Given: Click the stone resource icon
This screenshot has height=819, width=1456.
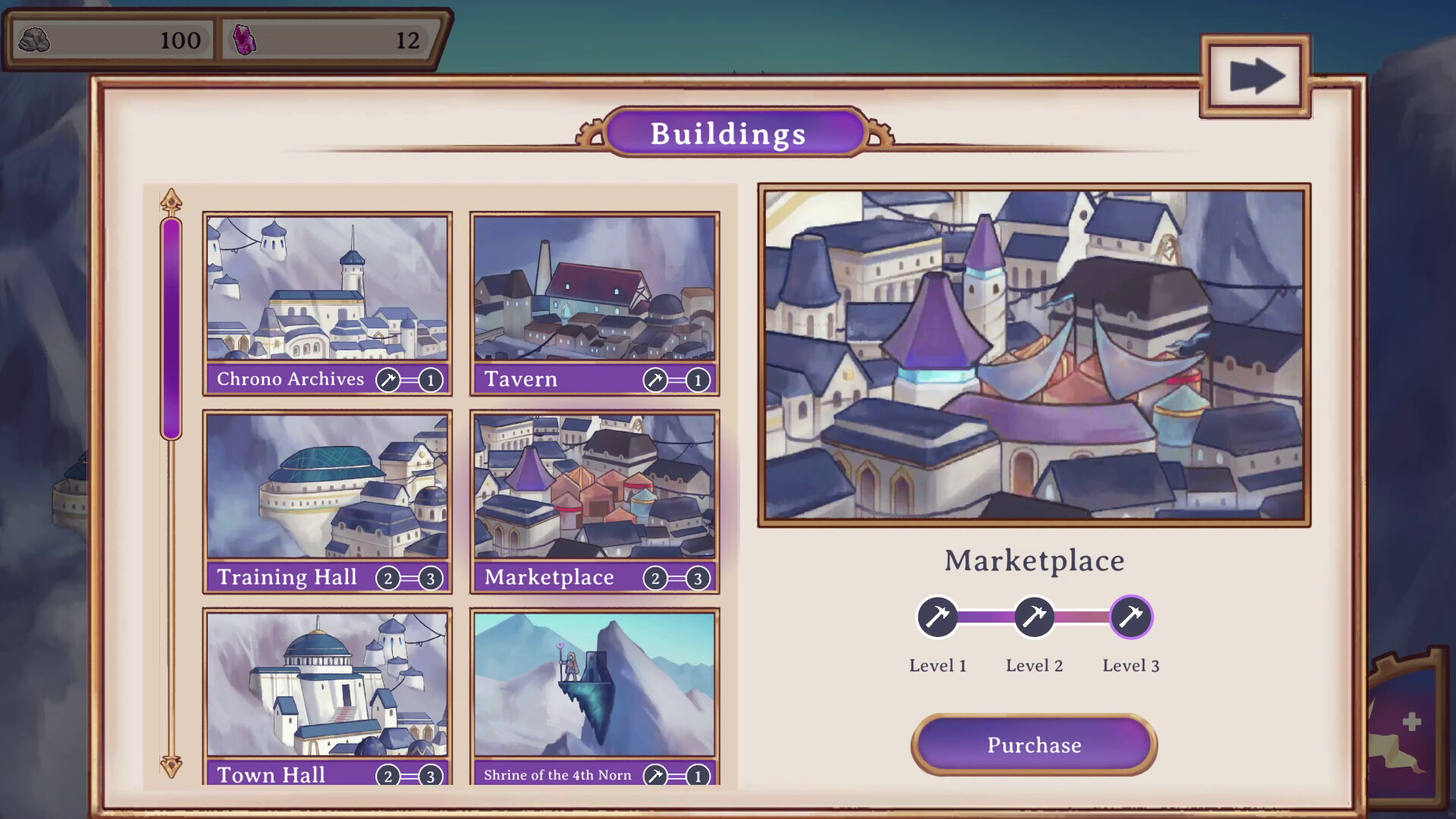Looking at the screenshot, I should [x=34, y=41].
